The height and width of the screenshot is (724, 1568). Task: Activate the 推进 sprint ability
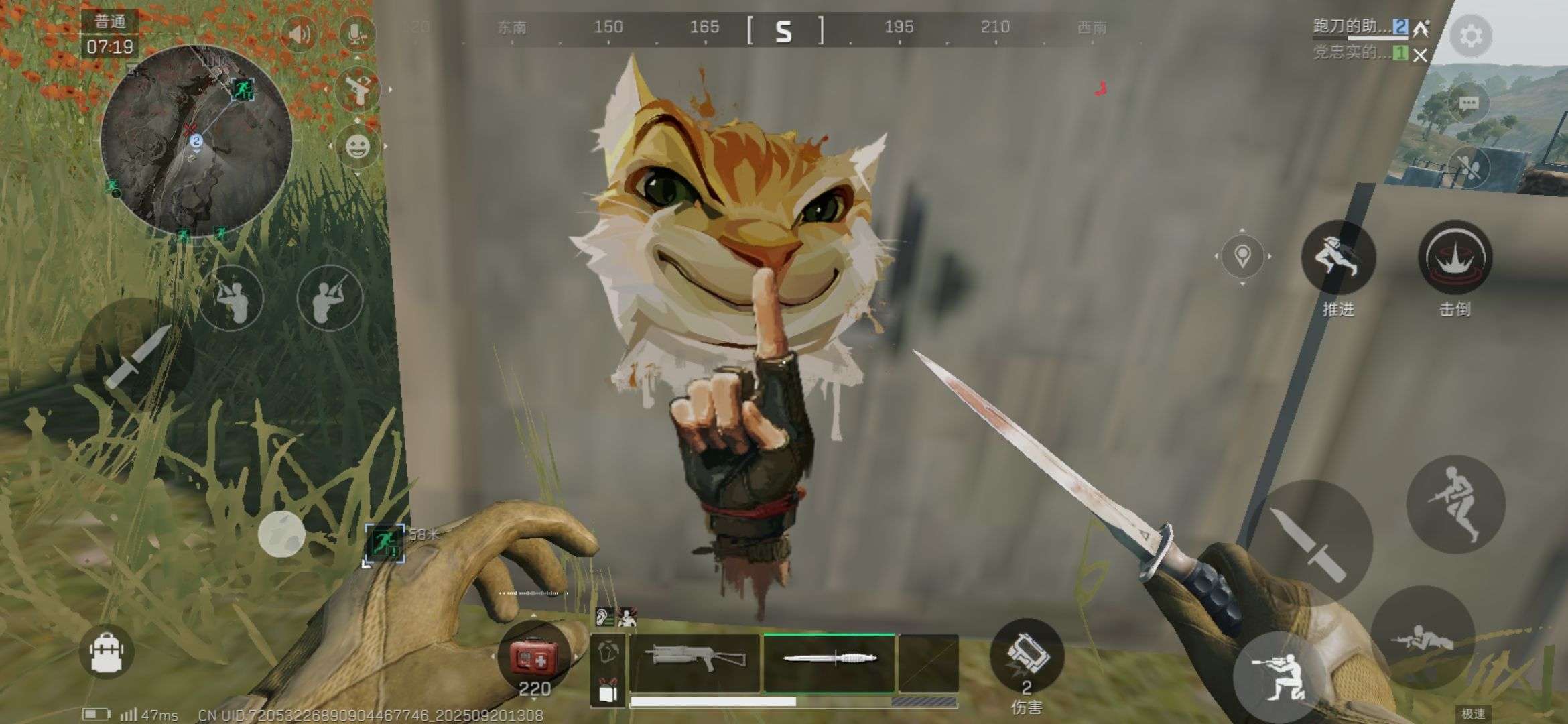(1337, 257)
